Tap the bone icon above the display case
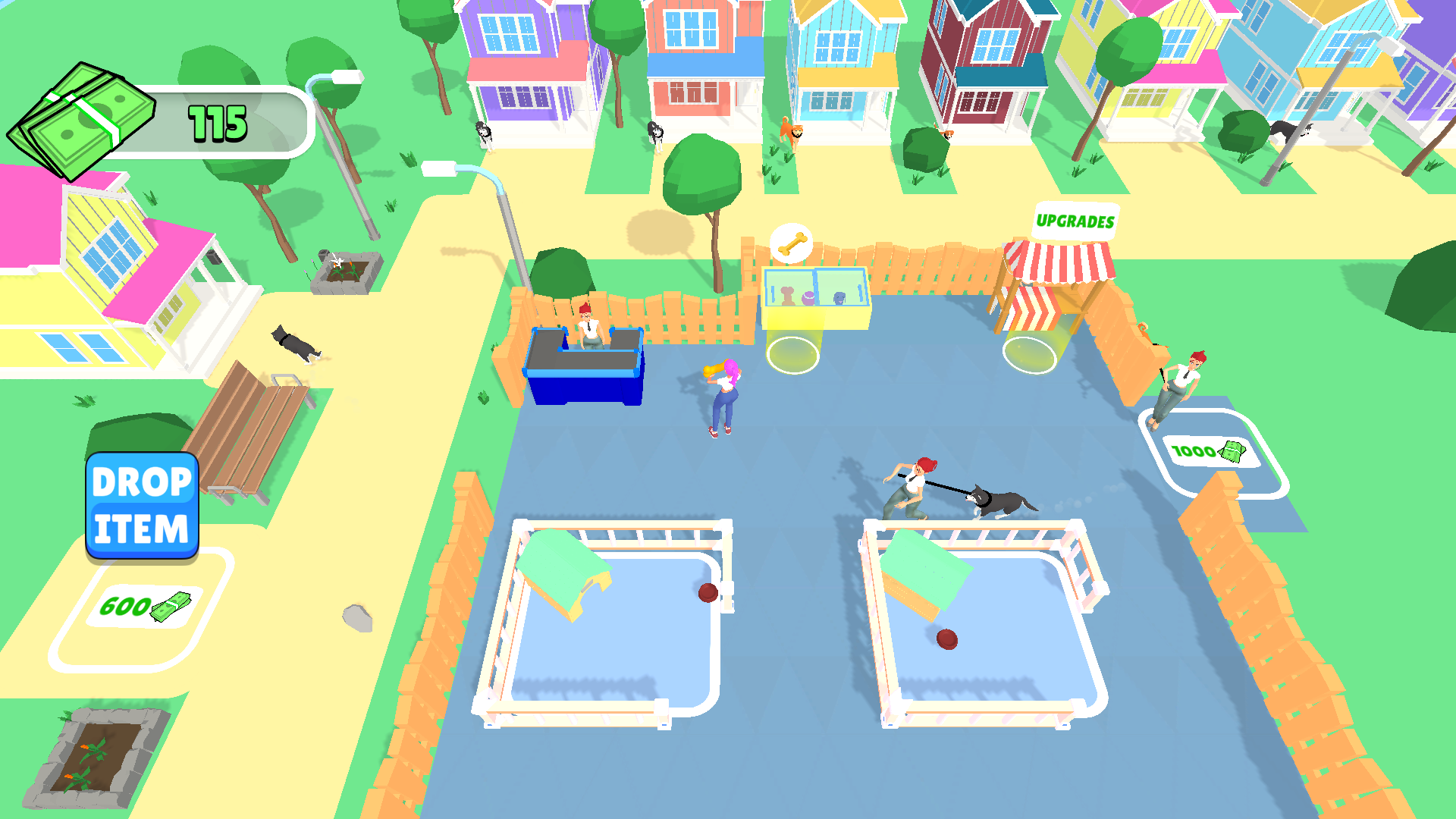This screenshot has height=819, width=1456. point(792,243)
